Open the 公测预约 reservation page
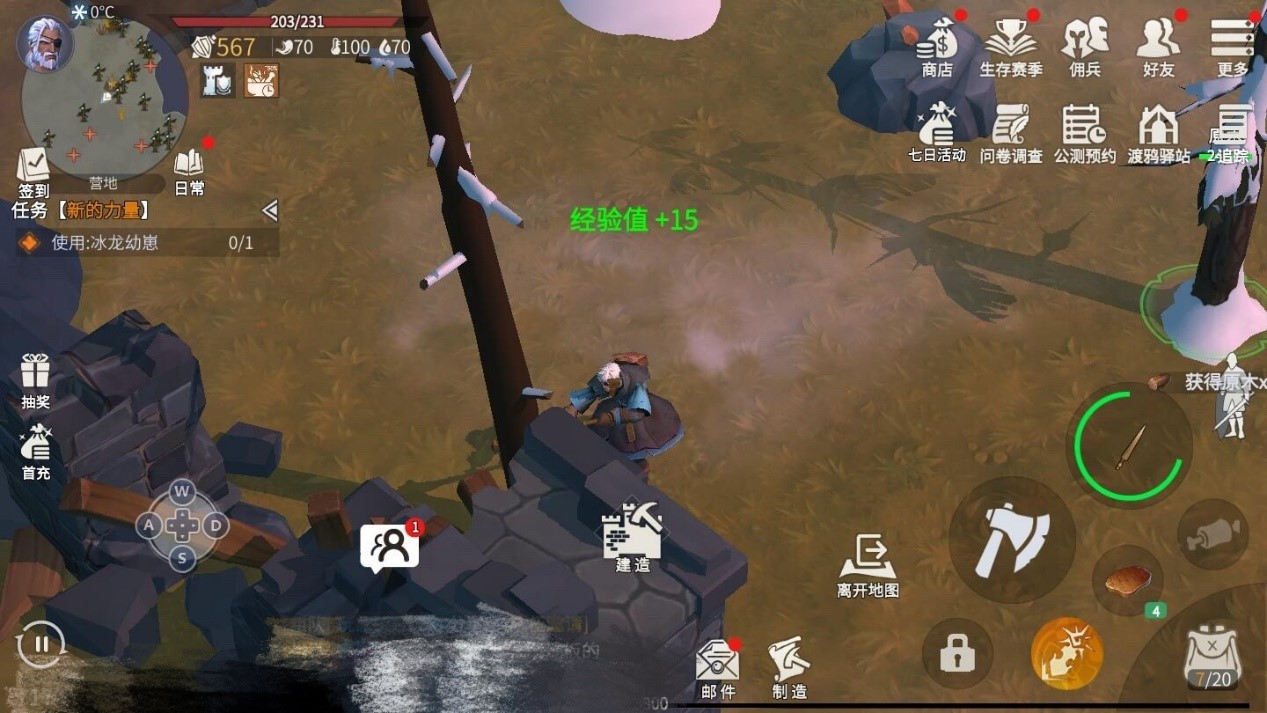This screenshot has height=713, width=1267. click(x=1084, y=131)
